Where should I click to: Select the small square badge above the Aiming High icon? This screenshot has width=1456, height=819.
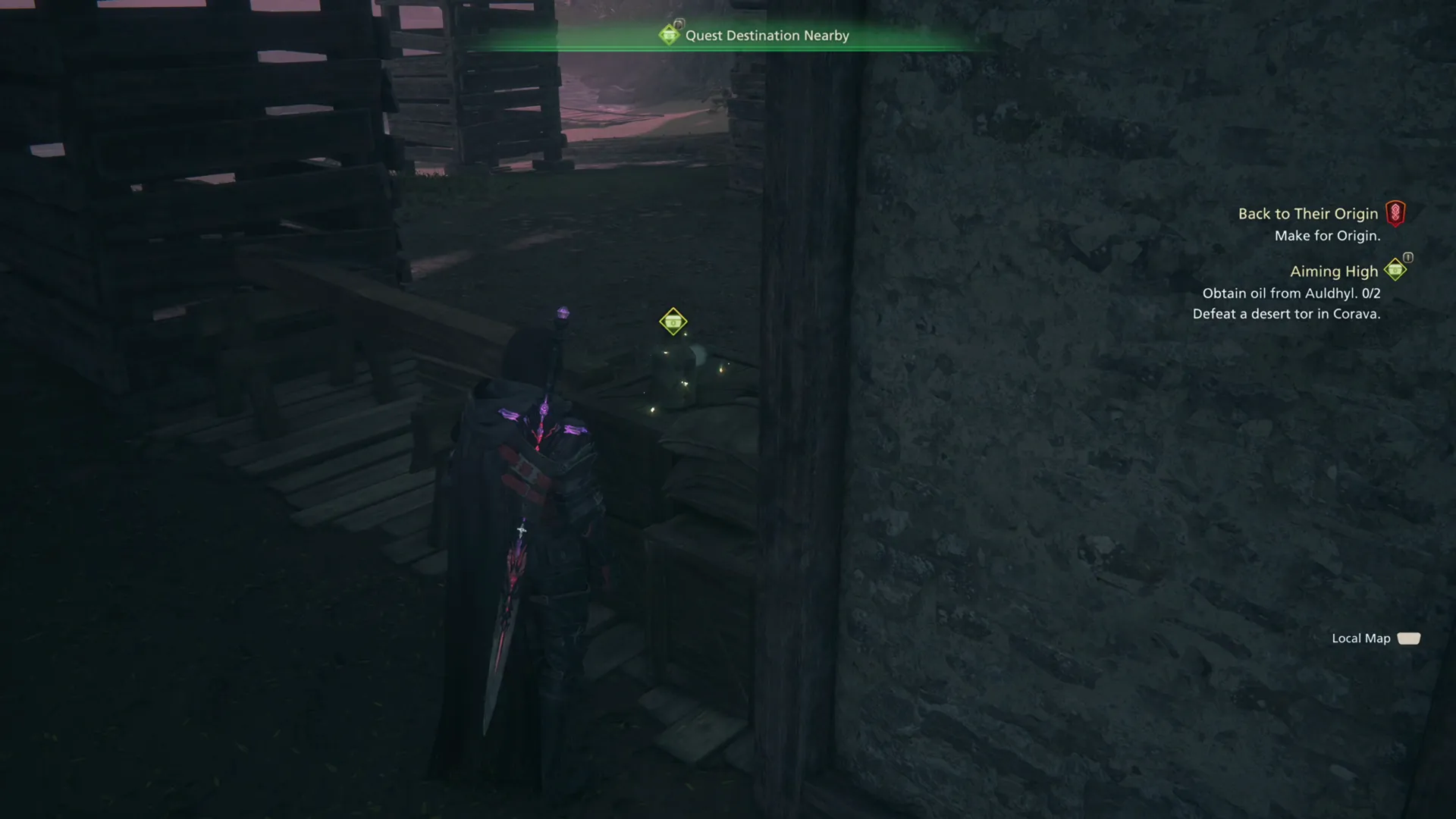tap(1407, 258)
